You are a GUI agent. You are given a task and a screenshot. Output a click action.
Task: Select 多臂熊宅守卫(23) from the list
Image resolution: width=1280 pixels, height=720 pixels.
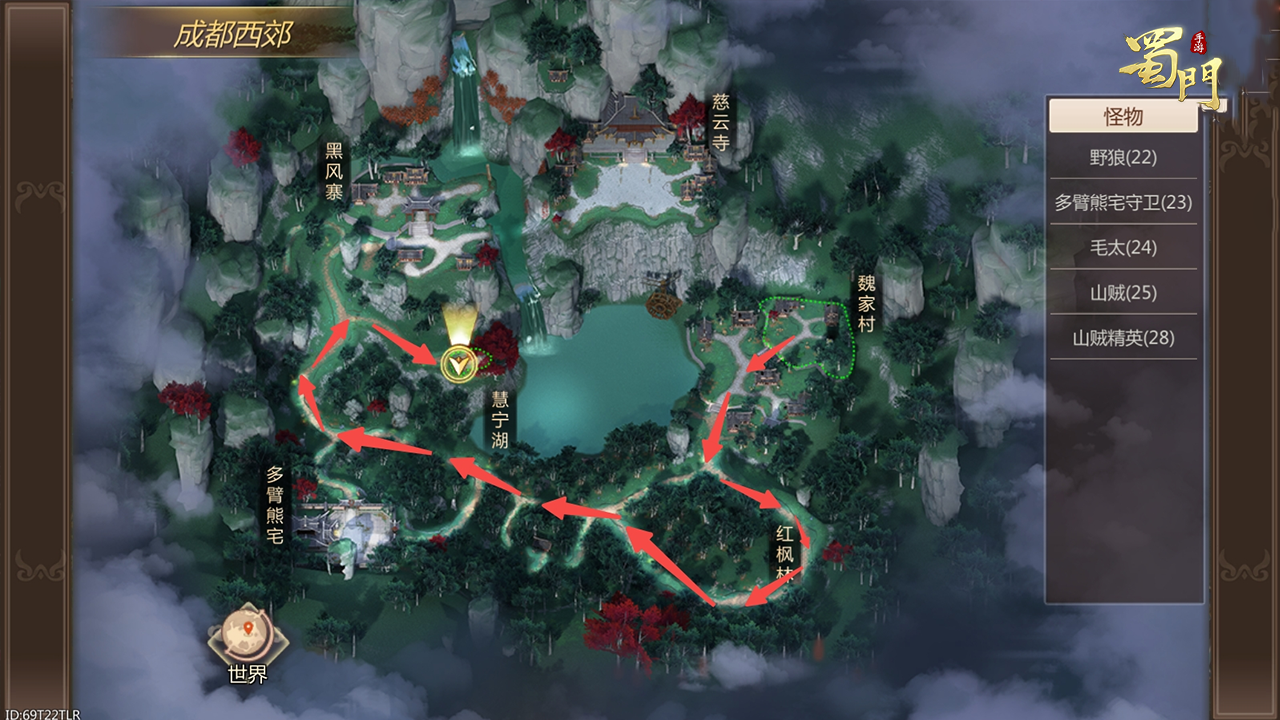coord(1123,202)
